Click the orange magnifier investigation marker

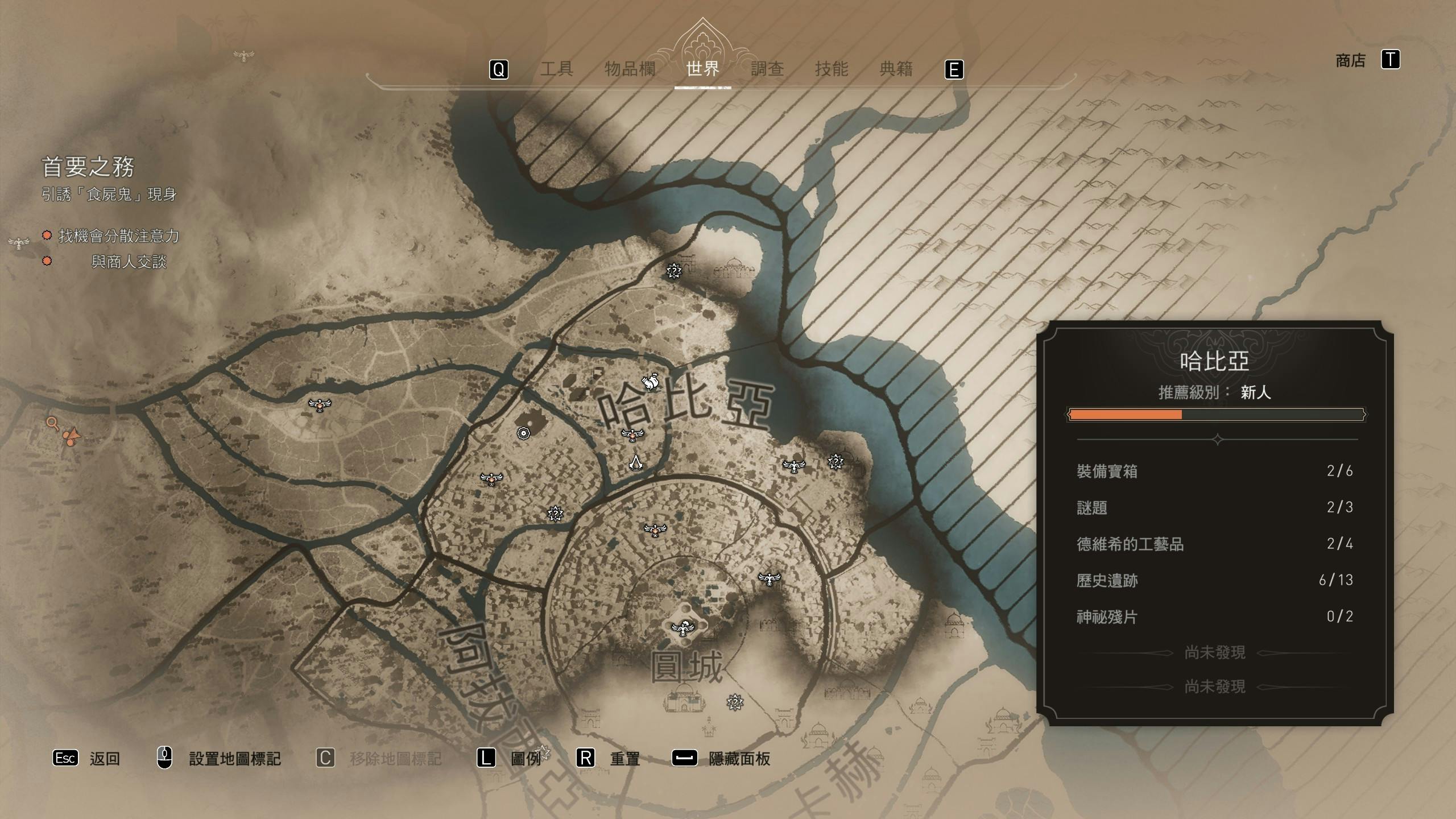pyautogui.click(x=52, y=423)
